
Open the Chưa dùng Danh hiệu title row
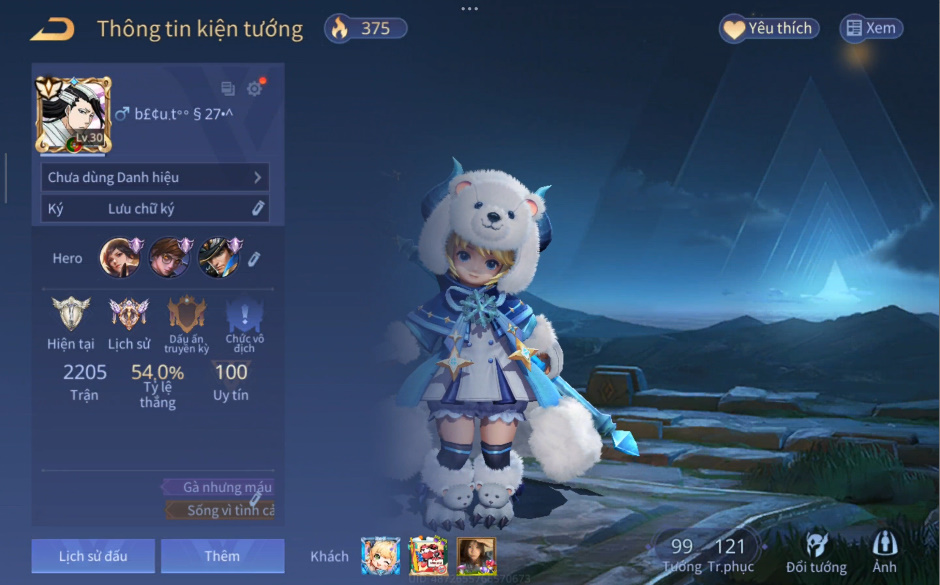click(x=155, y=177)
